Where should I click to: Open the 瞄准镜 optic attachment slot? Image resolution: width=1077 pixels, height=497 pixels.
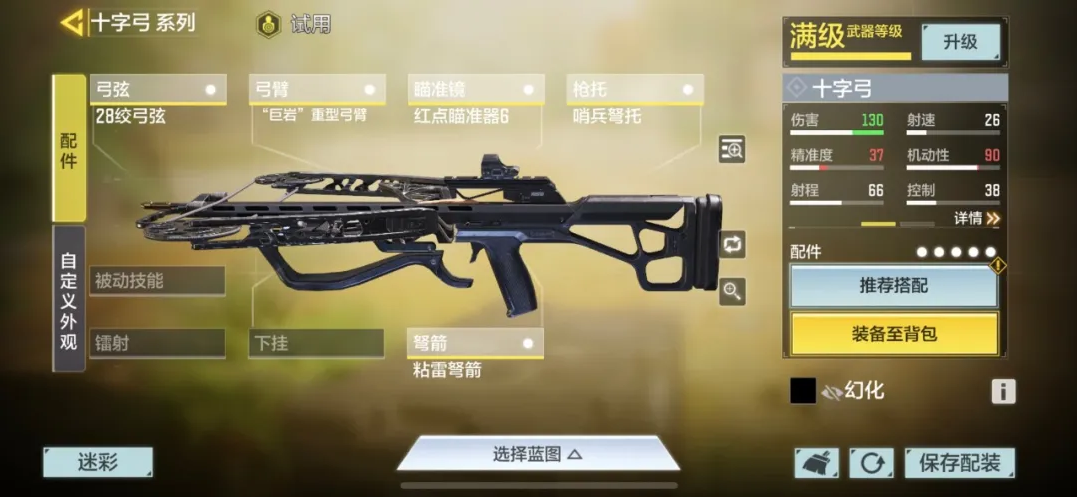coord(476,90)
